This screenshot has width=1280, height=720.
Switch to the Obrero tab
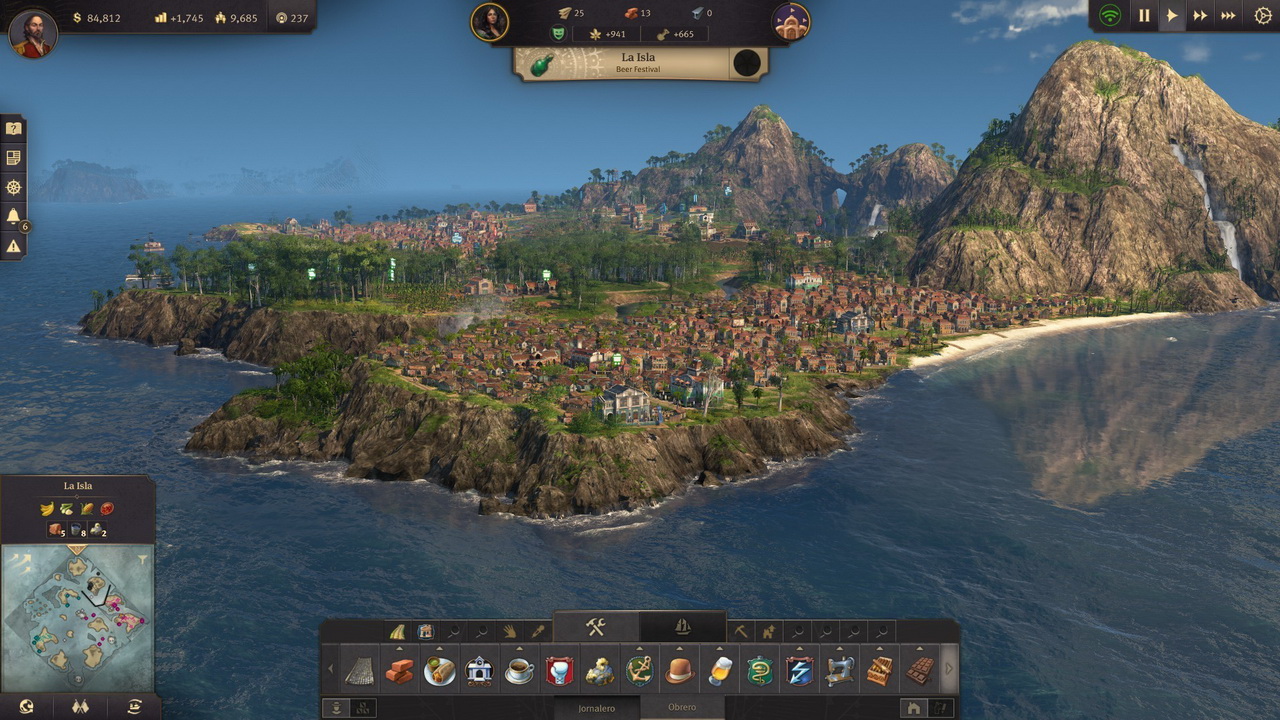point(682,708)
